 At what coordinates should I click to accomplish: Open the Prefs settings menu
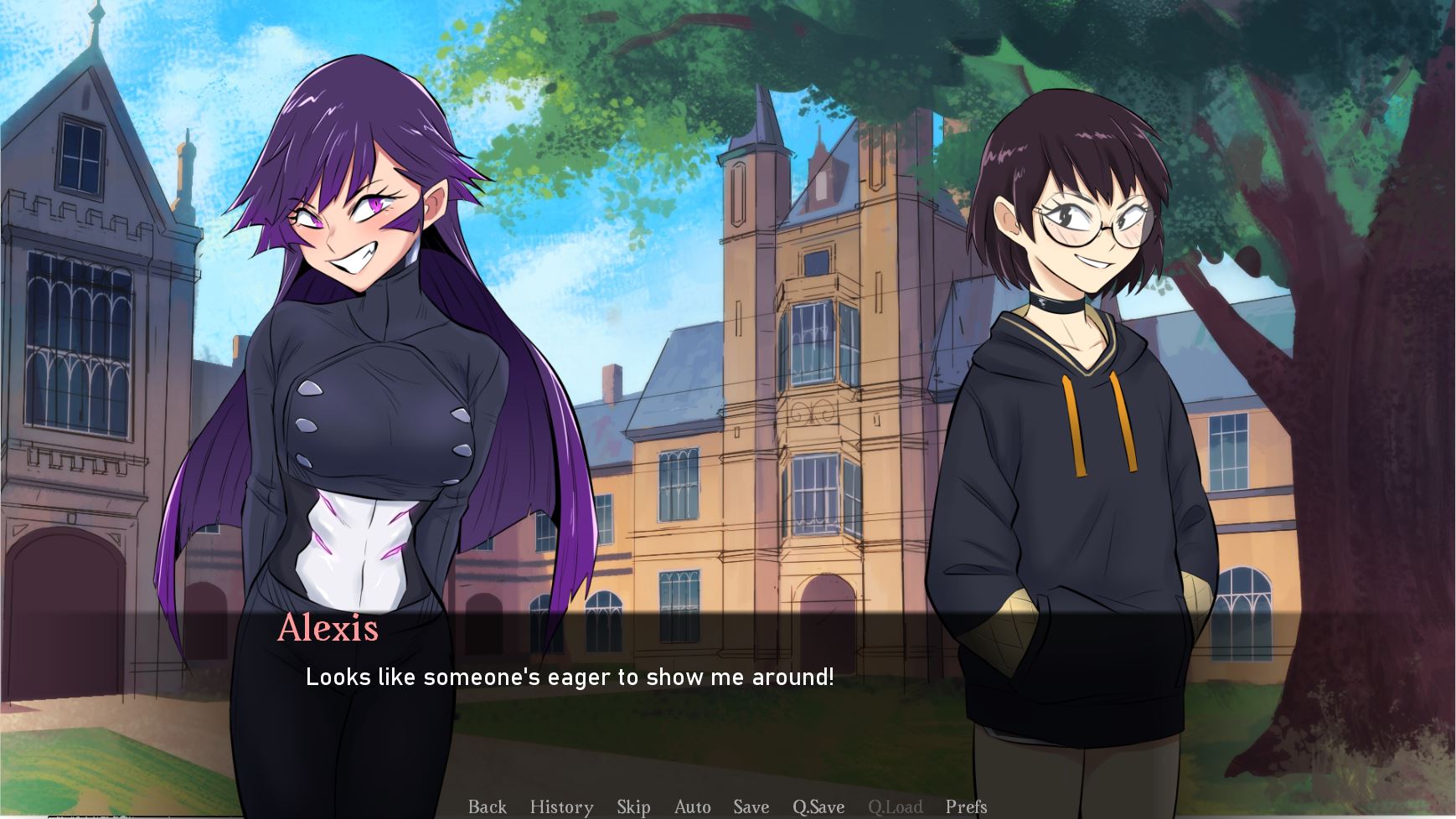pyautogui.click(x=966, y=806)
